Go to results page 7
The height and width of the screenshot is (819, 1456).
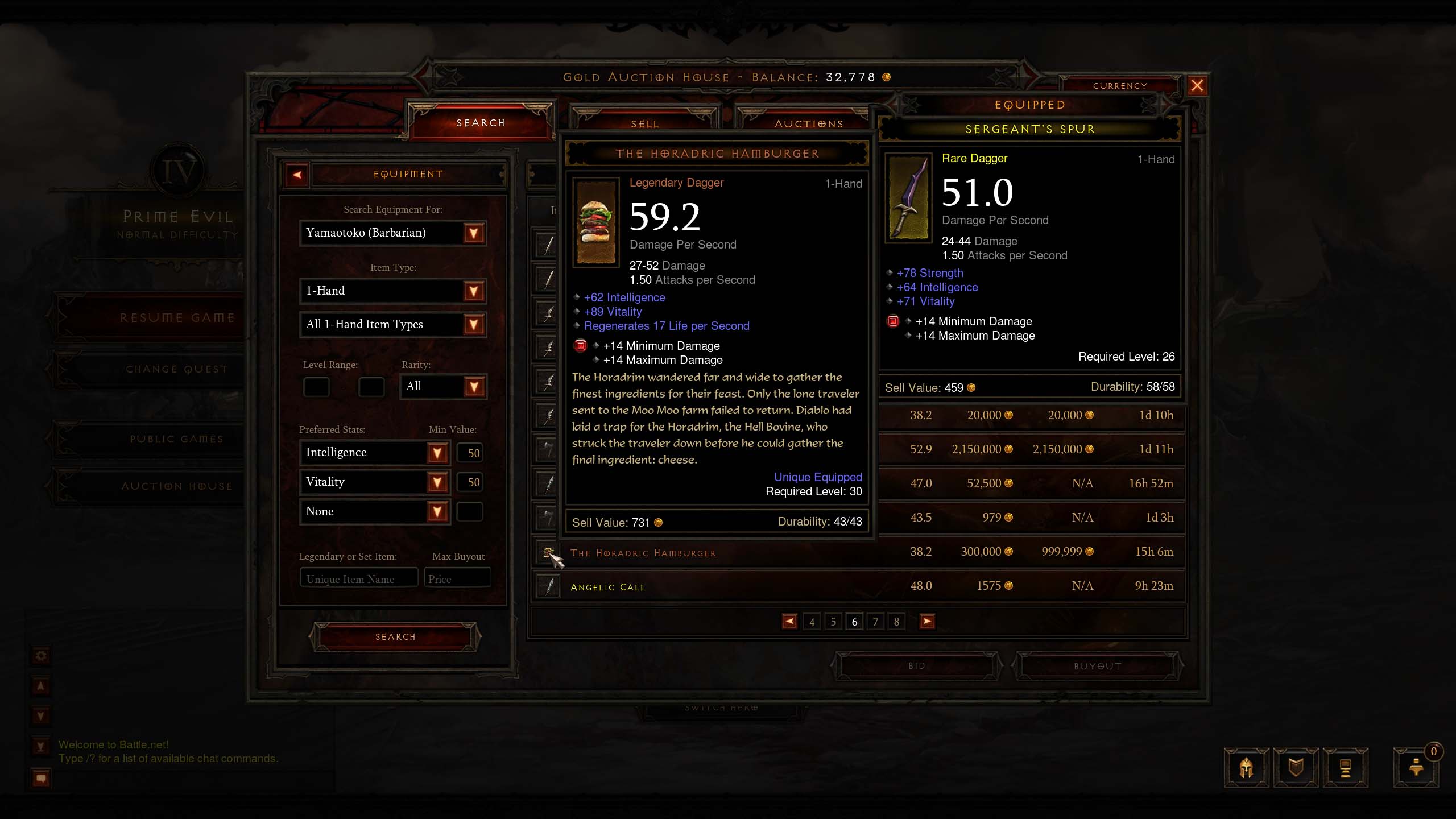point(875,622)
